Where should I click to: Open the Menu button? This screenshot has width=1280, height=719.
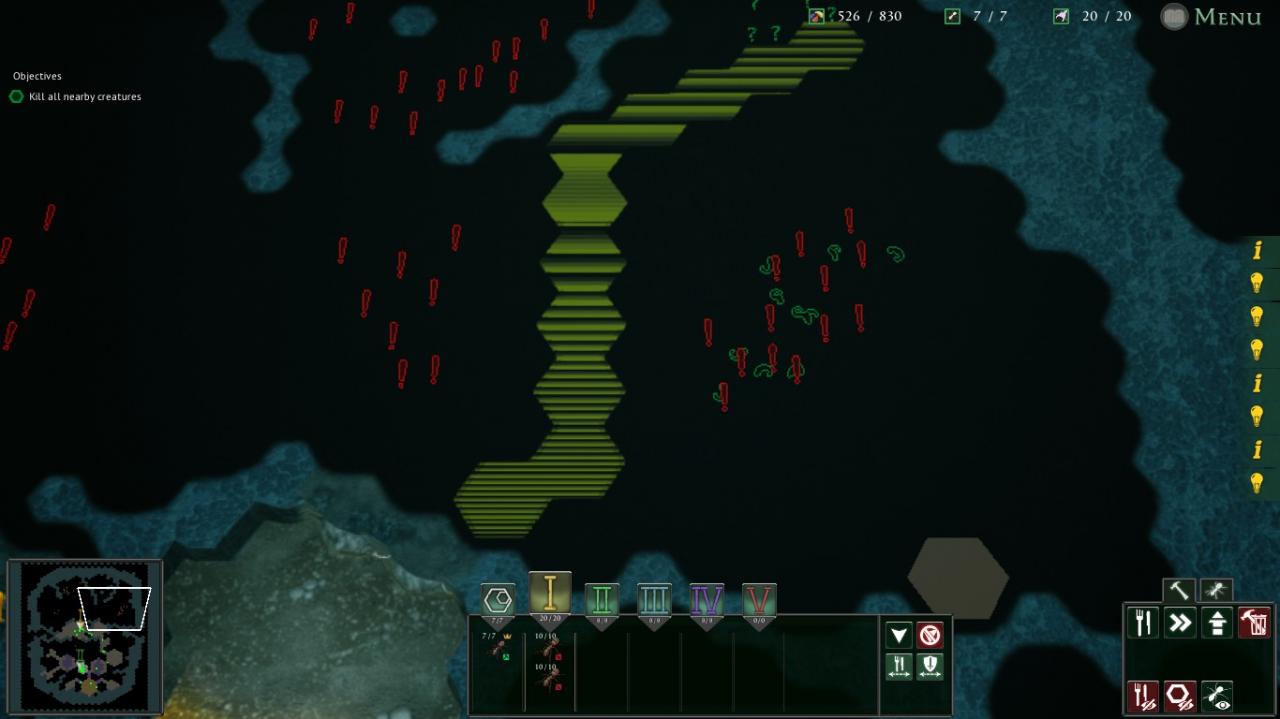(x=1211, y=17)
